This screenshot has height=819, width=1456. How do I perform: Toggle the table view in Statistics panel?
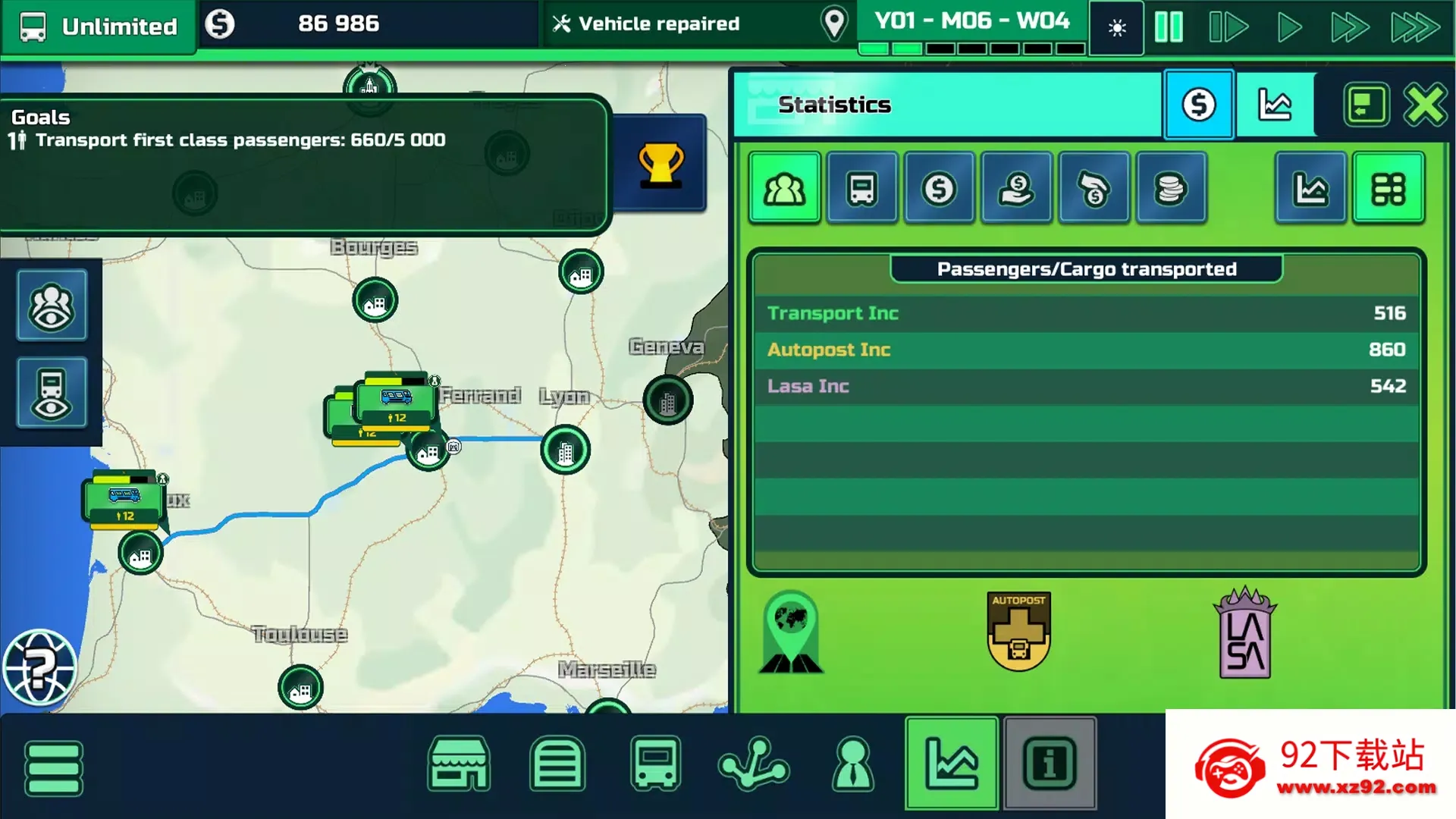point(1389,187)
